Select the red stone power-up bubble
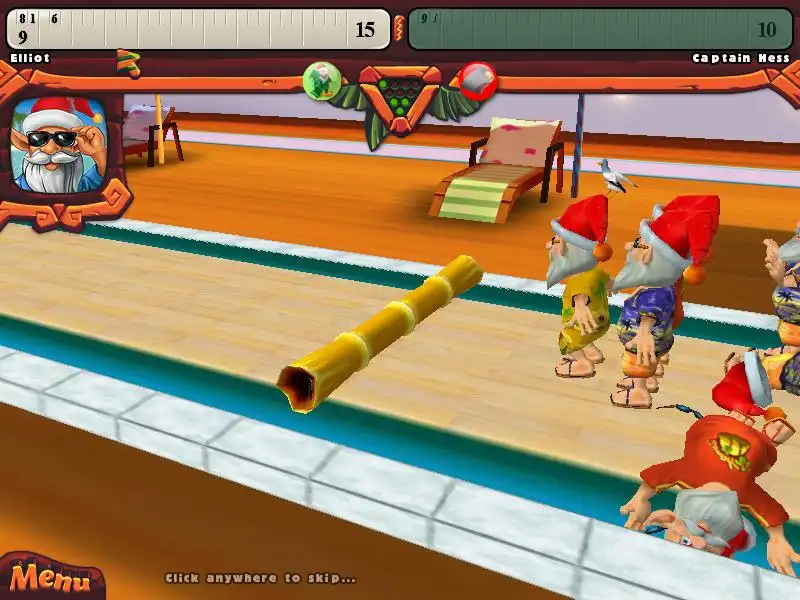800x600 pixels. pos(478,80)
